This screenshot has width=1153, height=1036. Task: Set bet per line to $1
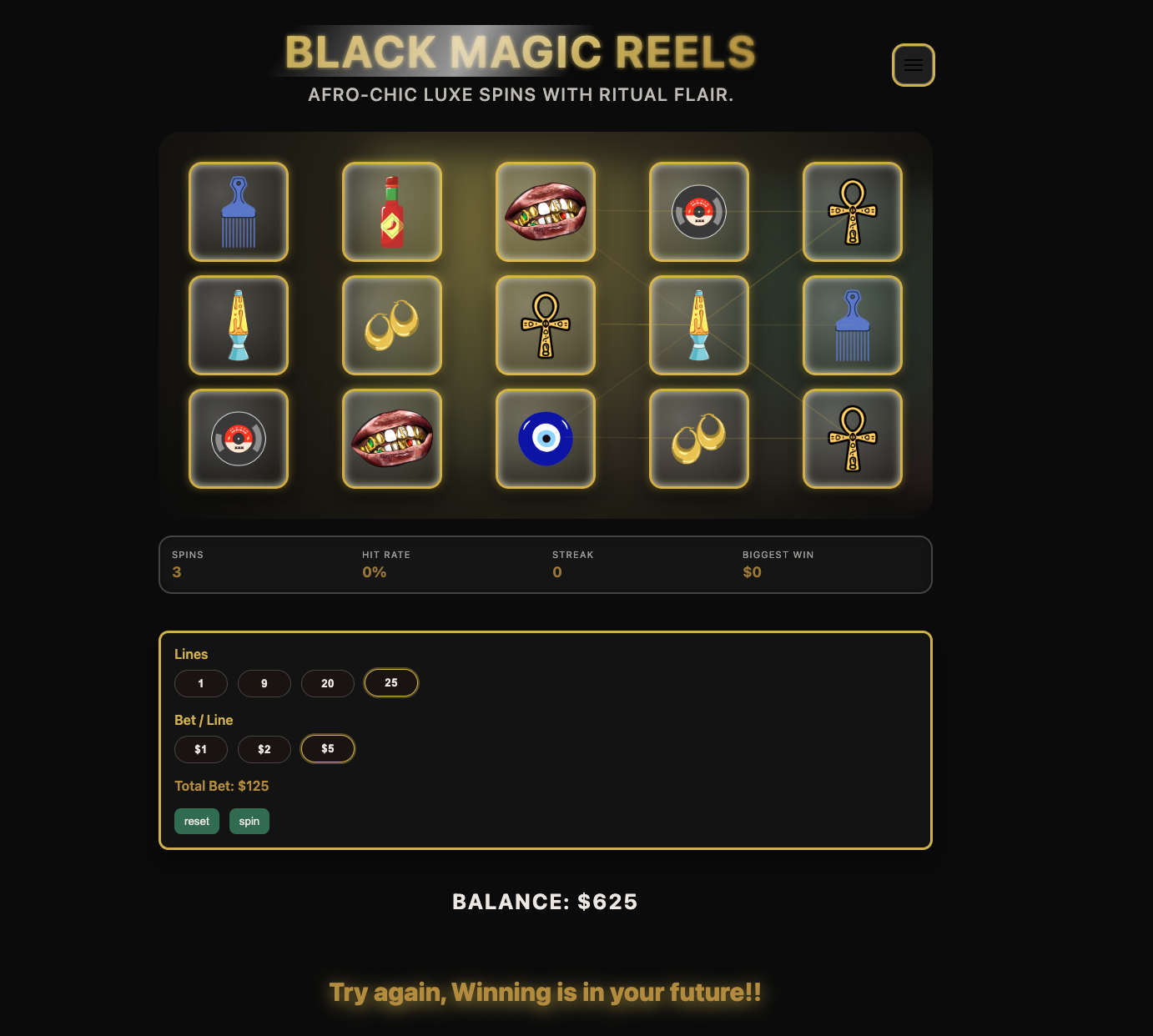tap(201, 749)
